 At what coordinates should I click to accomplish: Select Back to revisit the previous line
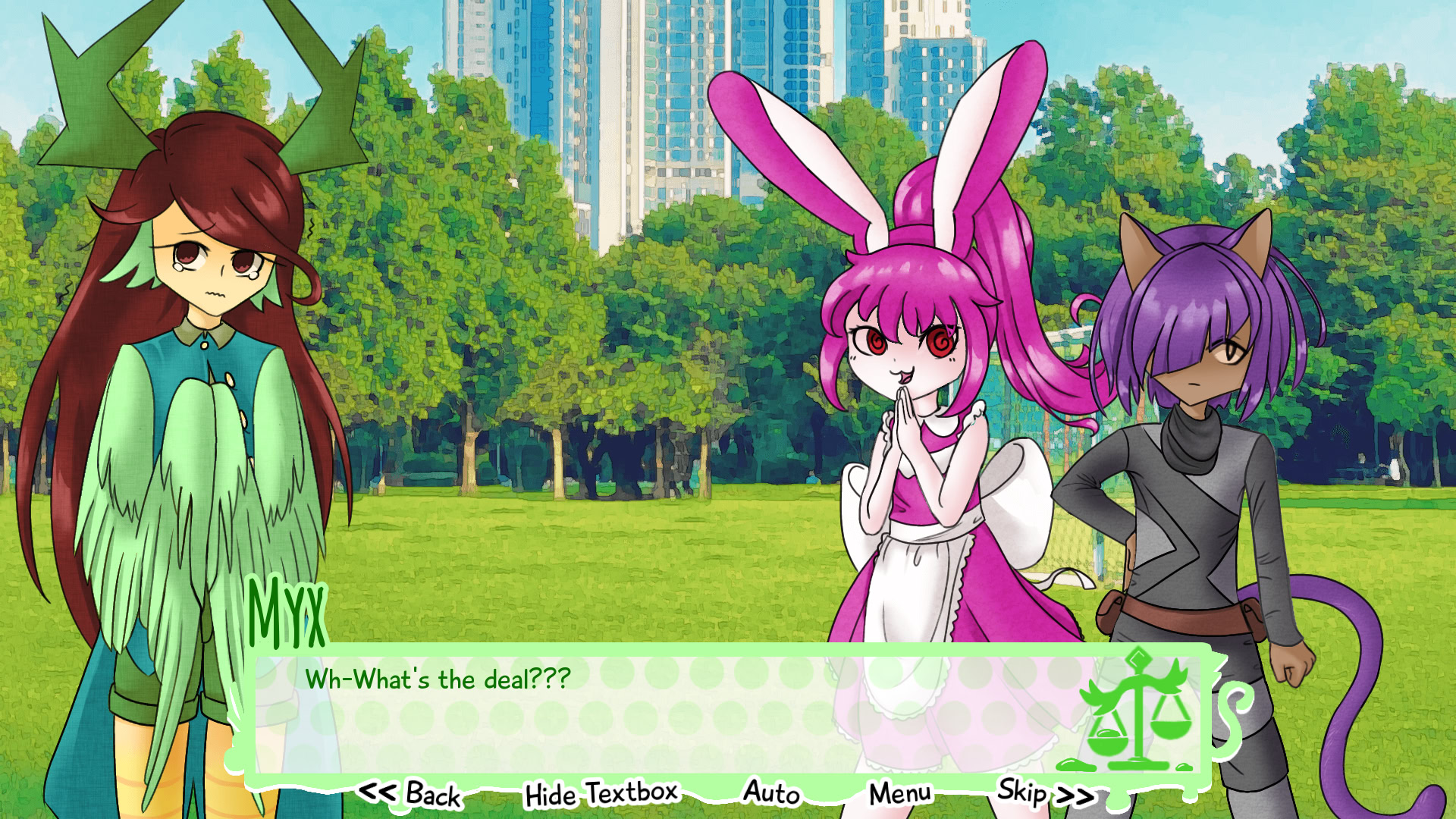pyautogui.click(x=431, y=795)
